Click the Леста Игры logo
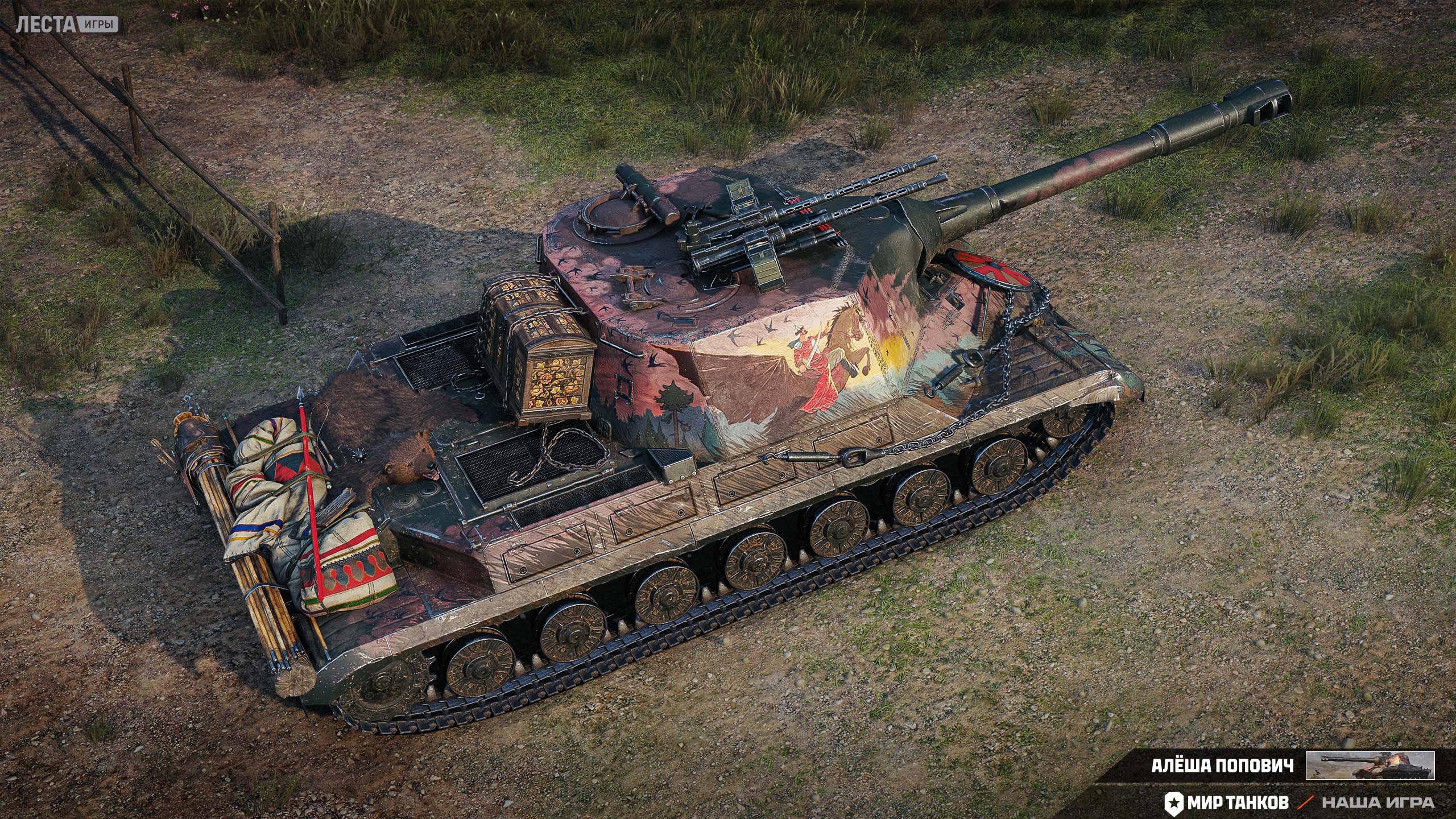This screenshot has width=1456, height=819. pyautogui.click(x=67, y=24)
